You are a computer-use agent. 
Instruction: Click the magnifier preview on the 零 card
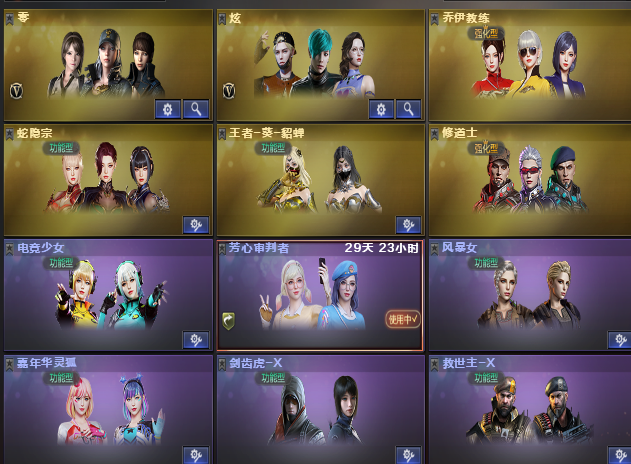[196, 108]
